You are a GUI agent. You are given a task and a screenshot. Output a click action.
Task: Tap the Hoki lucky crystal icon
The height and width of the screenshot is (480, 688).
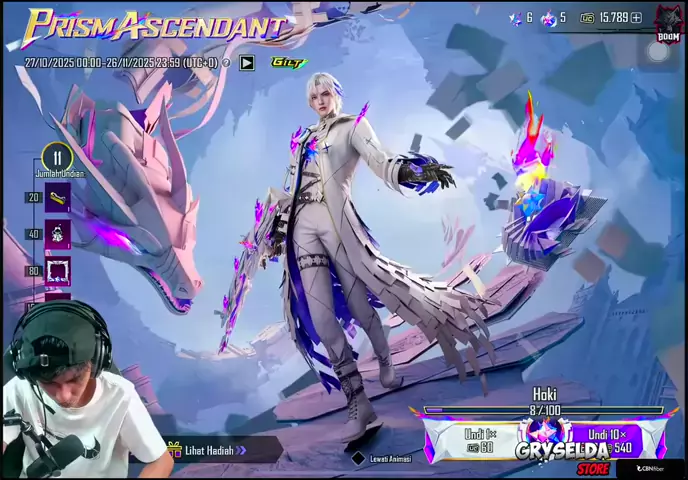tap(545, 432)
